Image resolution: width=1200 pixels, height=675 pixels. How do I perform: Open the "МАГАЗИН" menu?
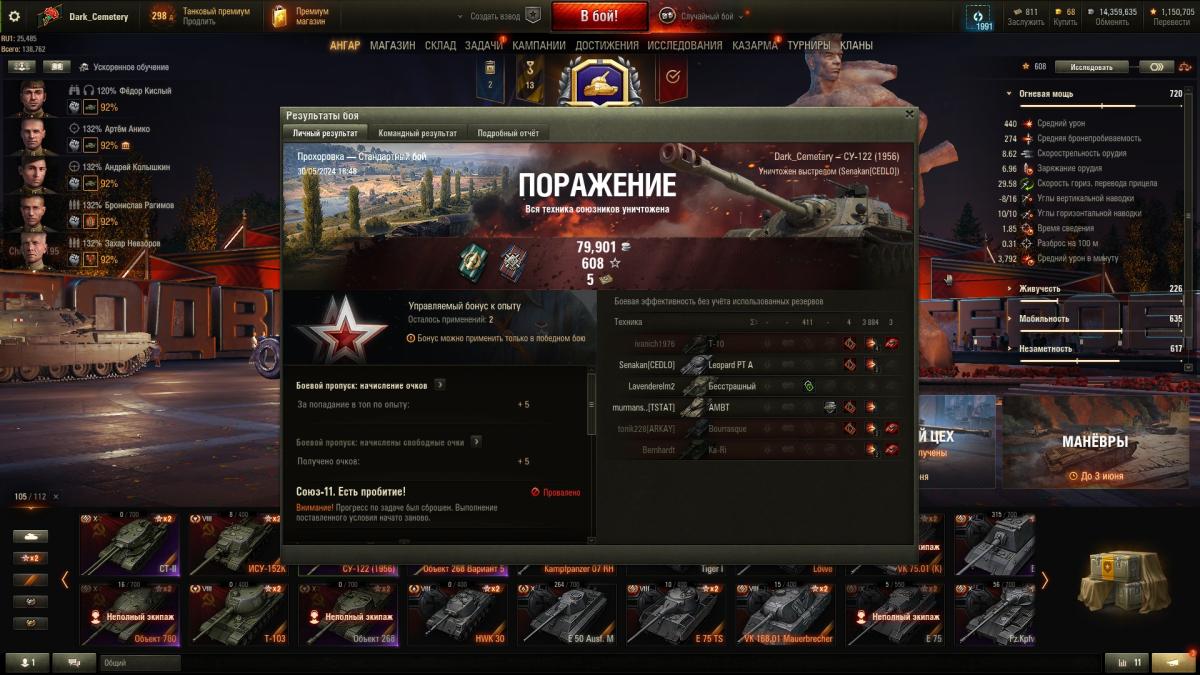click(392, 45)
